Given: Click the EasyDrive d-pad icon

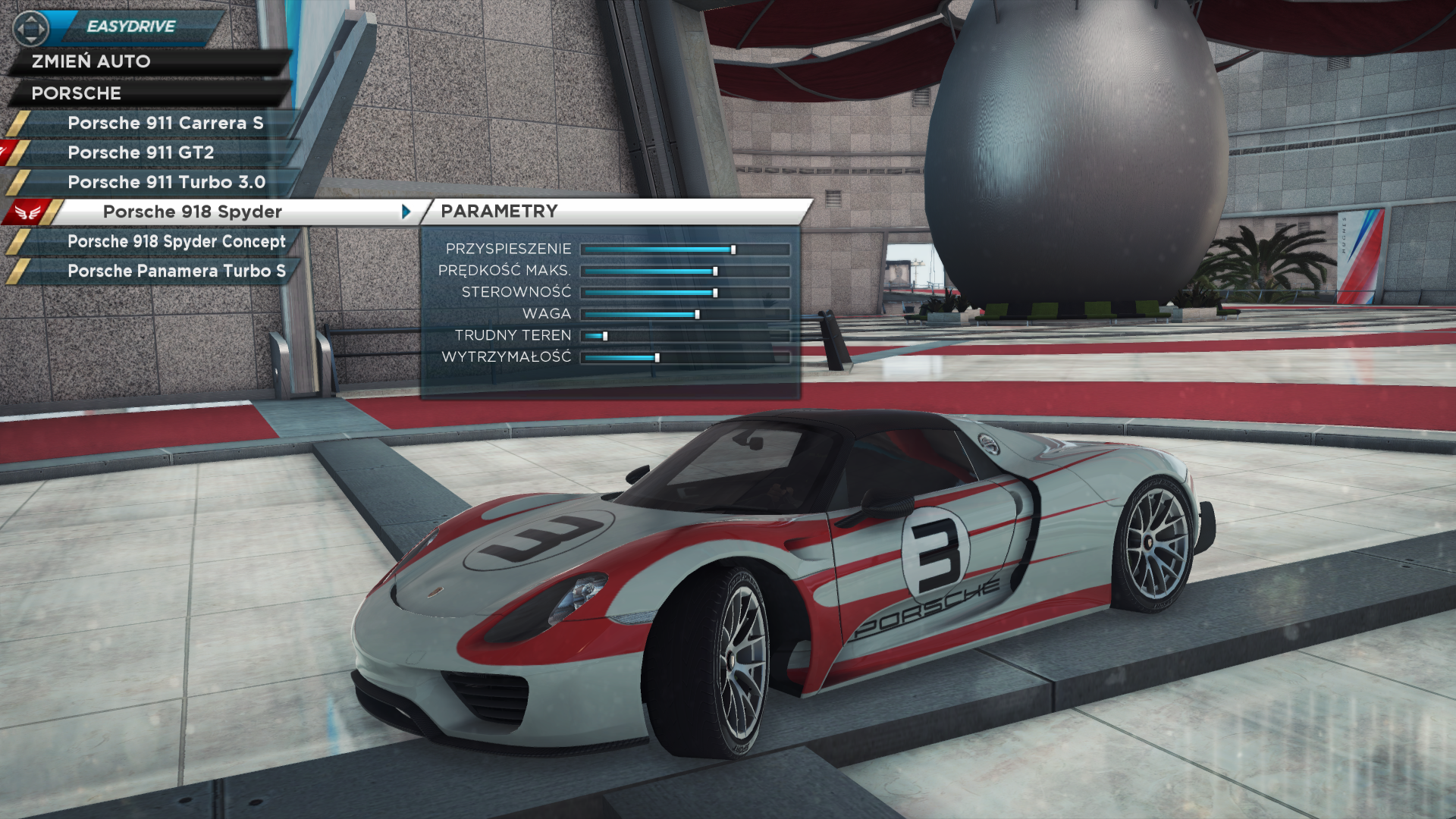Looking at the screenshot, I should [x=31, y=29].
